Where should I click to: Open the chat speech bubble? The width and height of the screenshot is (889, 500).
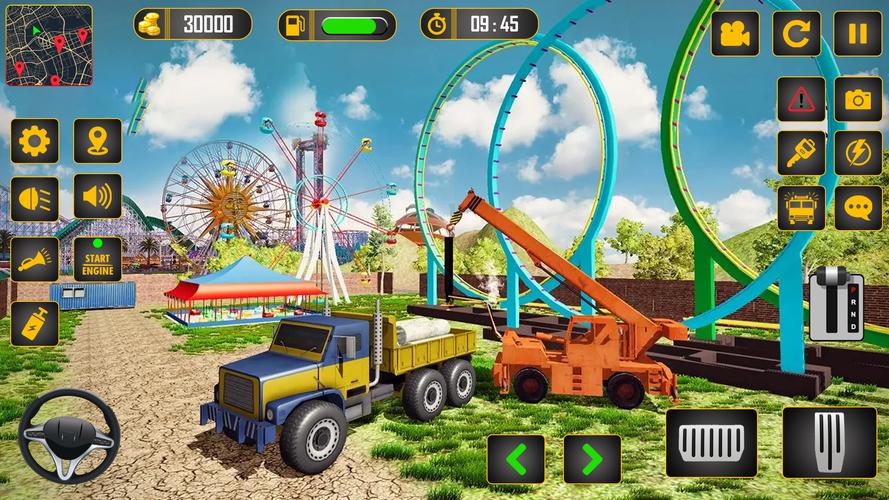point(858,208)
